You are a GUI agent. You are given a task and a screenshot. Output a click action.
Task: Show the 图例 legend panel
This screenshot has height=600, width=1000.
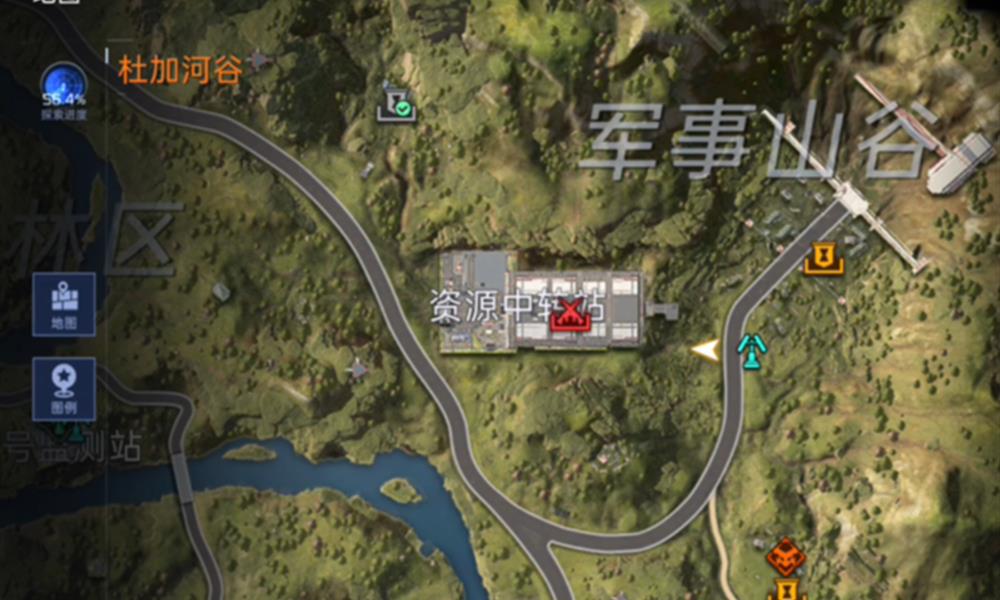64,389
